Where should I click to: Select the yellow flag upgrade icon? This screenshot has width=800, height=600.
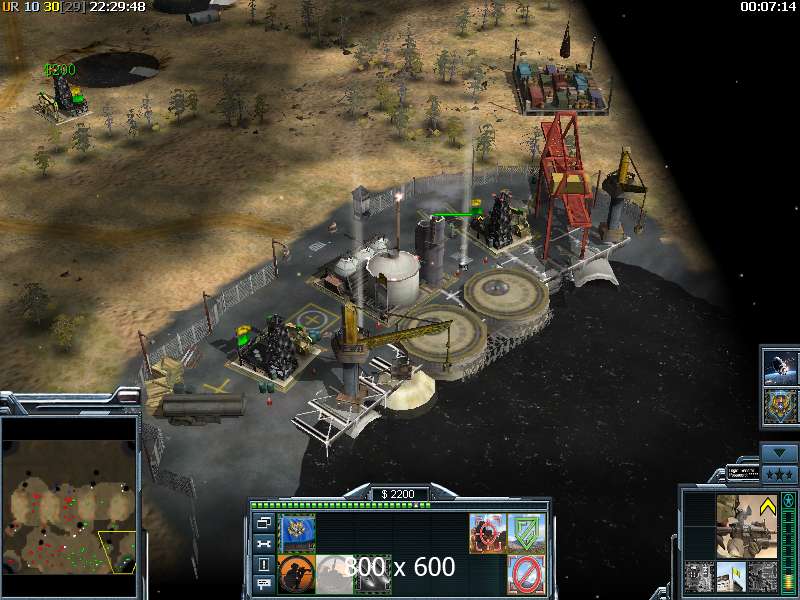[731, 575]
